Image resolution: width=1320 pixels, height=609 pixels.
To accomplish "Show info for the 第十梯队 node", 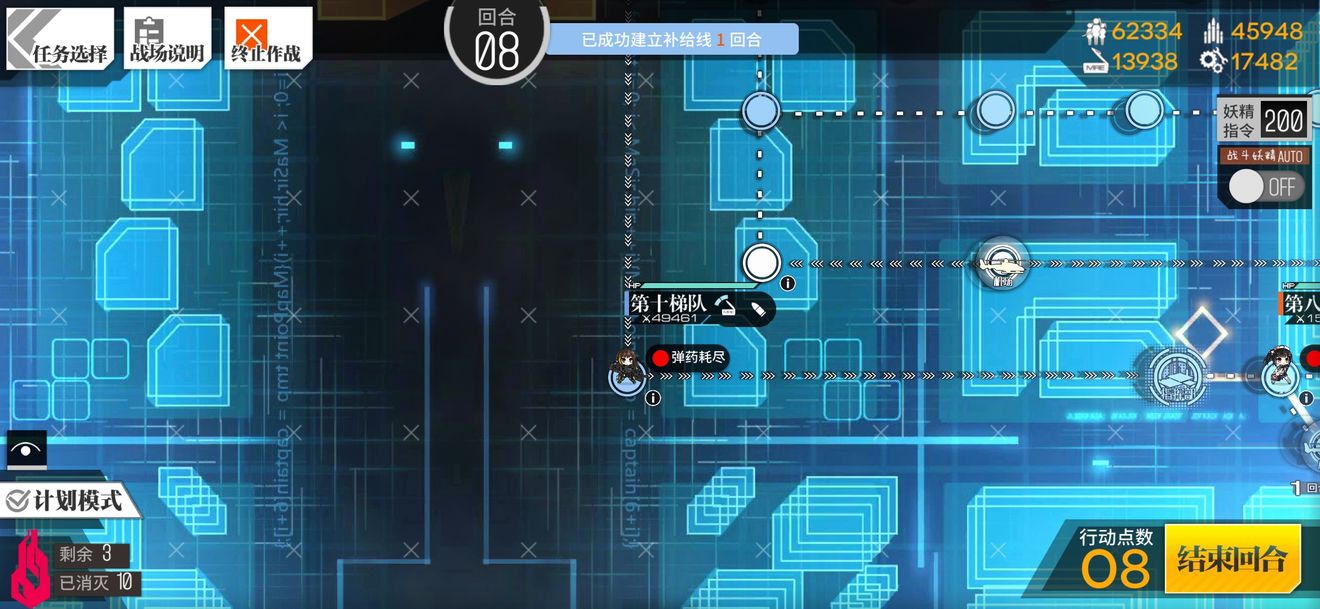I will pos(653,398).
